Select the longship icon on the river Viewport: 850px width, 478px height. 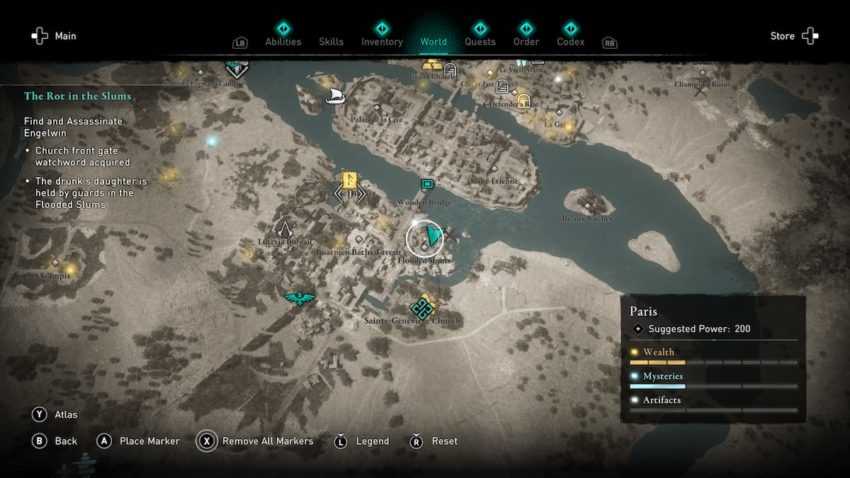click(336, 95)
